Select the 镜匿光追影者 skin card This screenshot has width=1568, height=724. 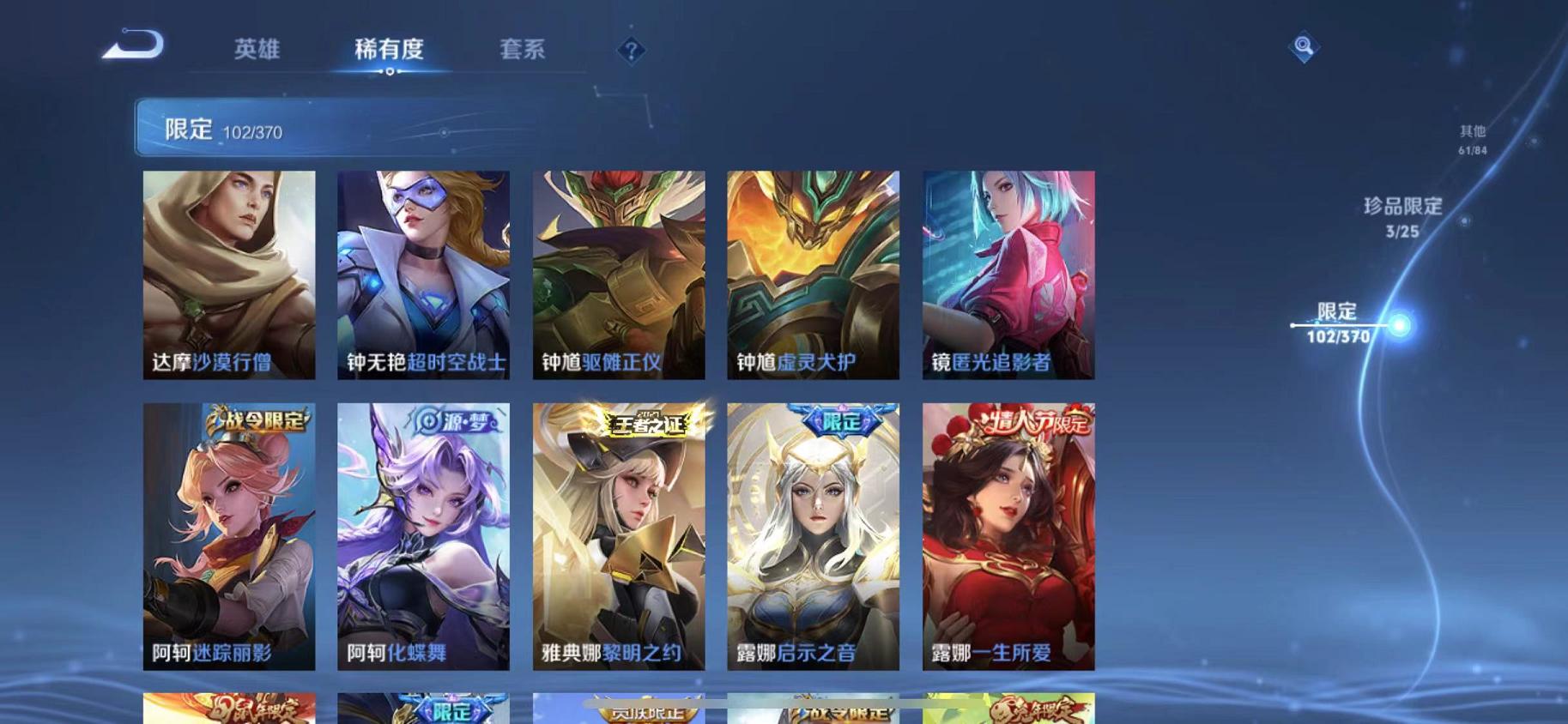[x=1008, y=275]
